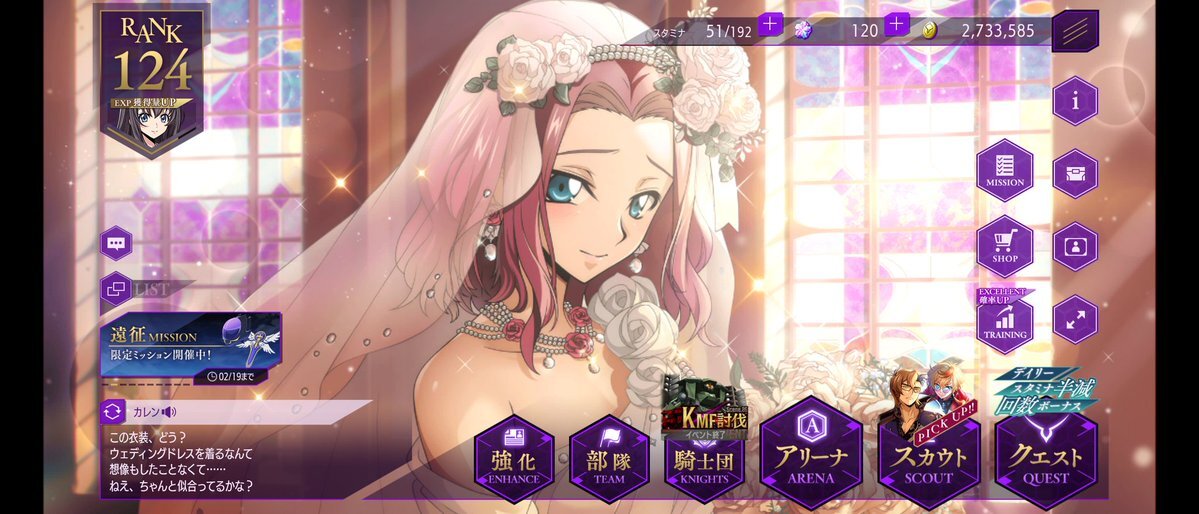Viewport: 1199px width, 514px height.
Task: Buy gems with the plus button
Action: (x=896, y=24)
